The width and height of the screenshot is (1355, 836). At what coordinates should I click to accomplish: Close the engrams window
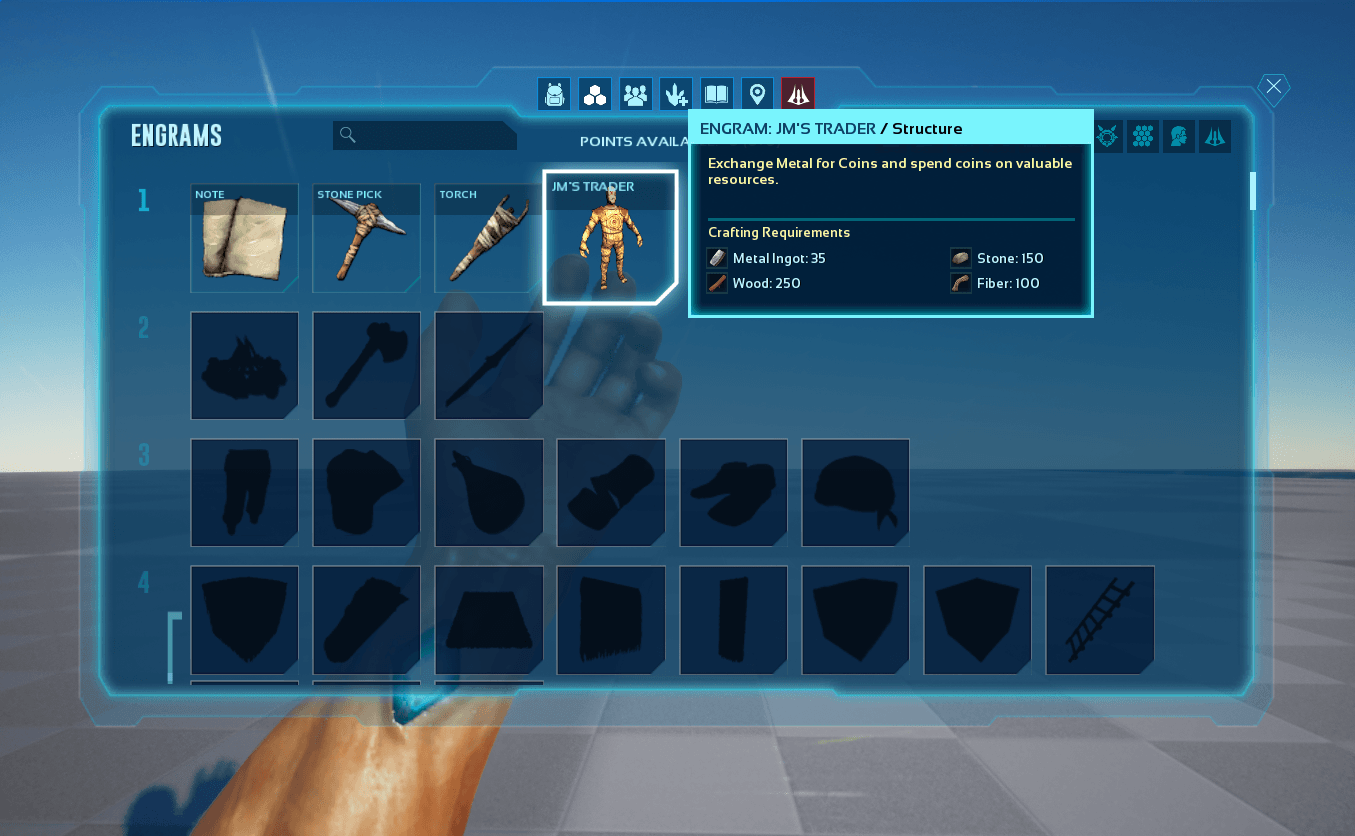(1273, 87)
